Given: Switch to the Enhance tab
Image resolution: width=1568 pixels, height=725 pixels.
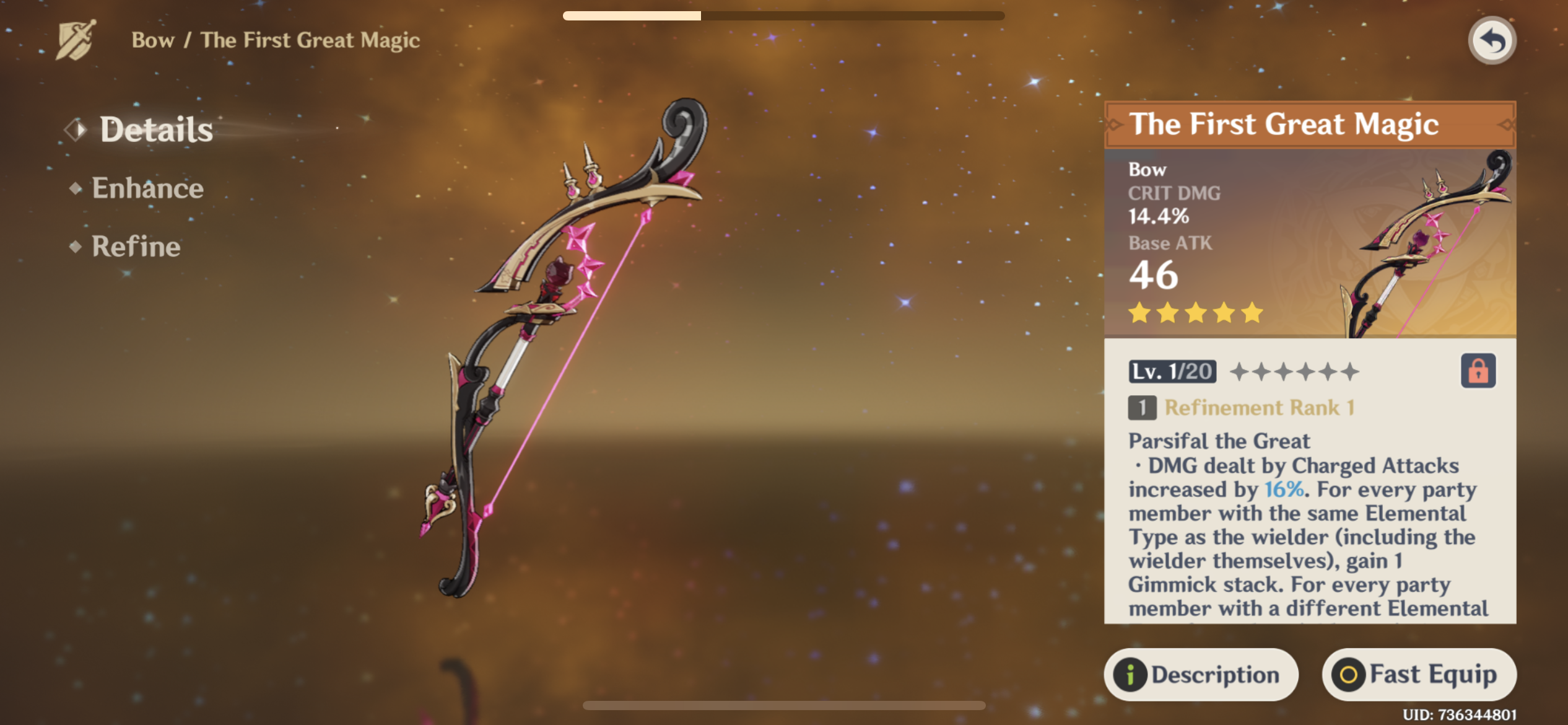Looking at the screenshot, I should click(147, 187).
